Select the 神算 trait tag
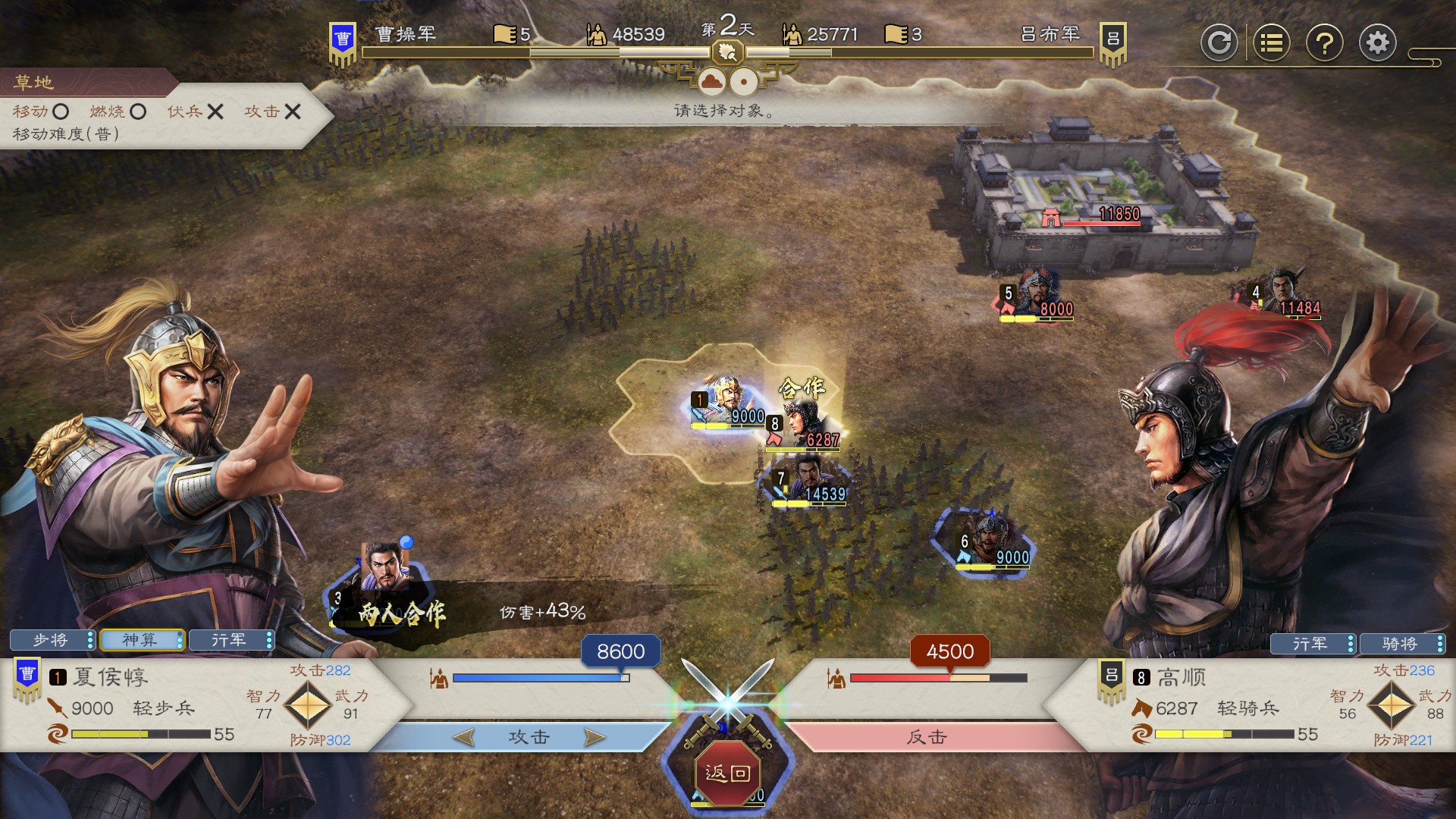 point(141,641)
